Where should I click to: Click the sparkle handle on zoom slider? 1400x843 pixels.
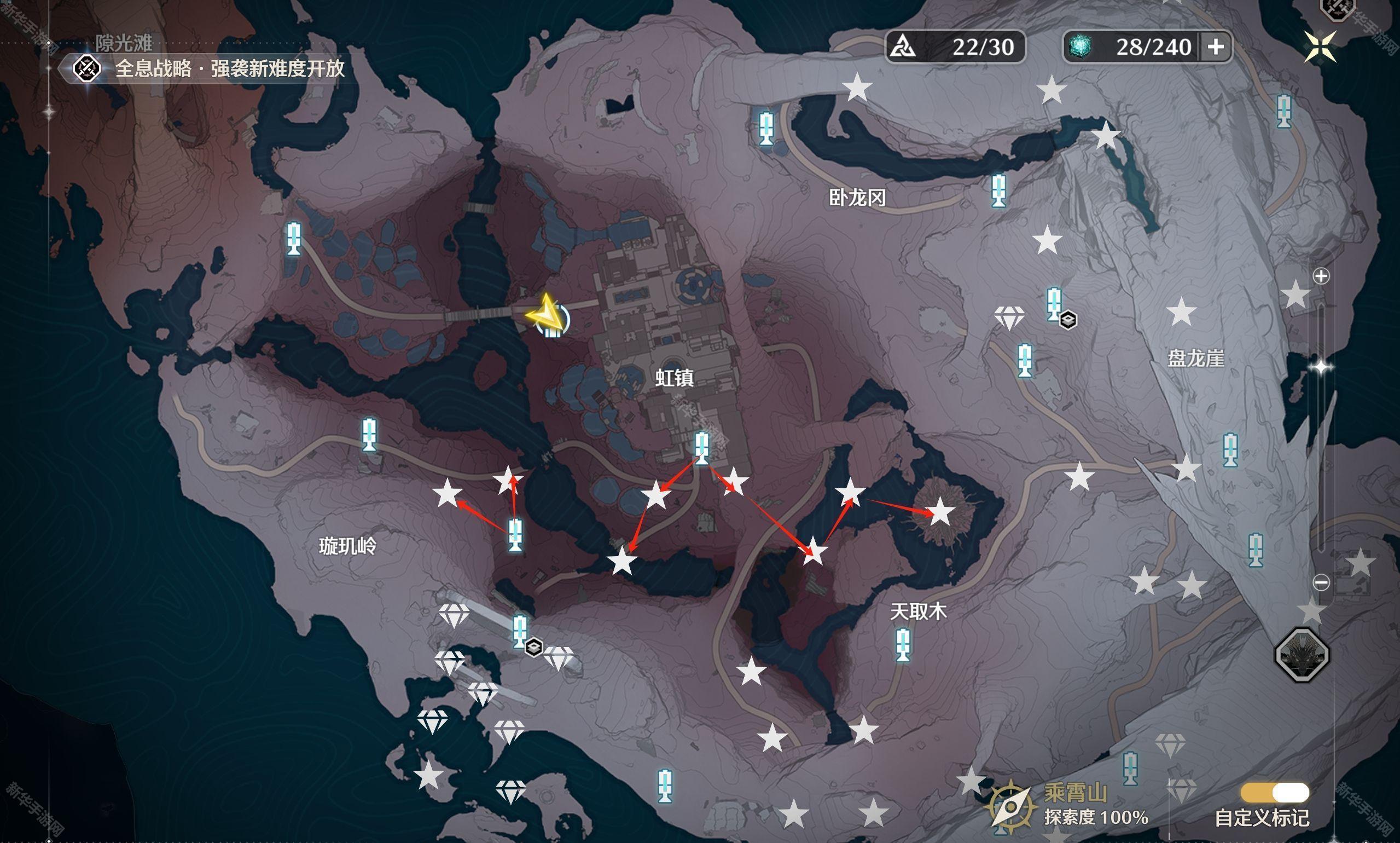click(x=1321, y=367)
